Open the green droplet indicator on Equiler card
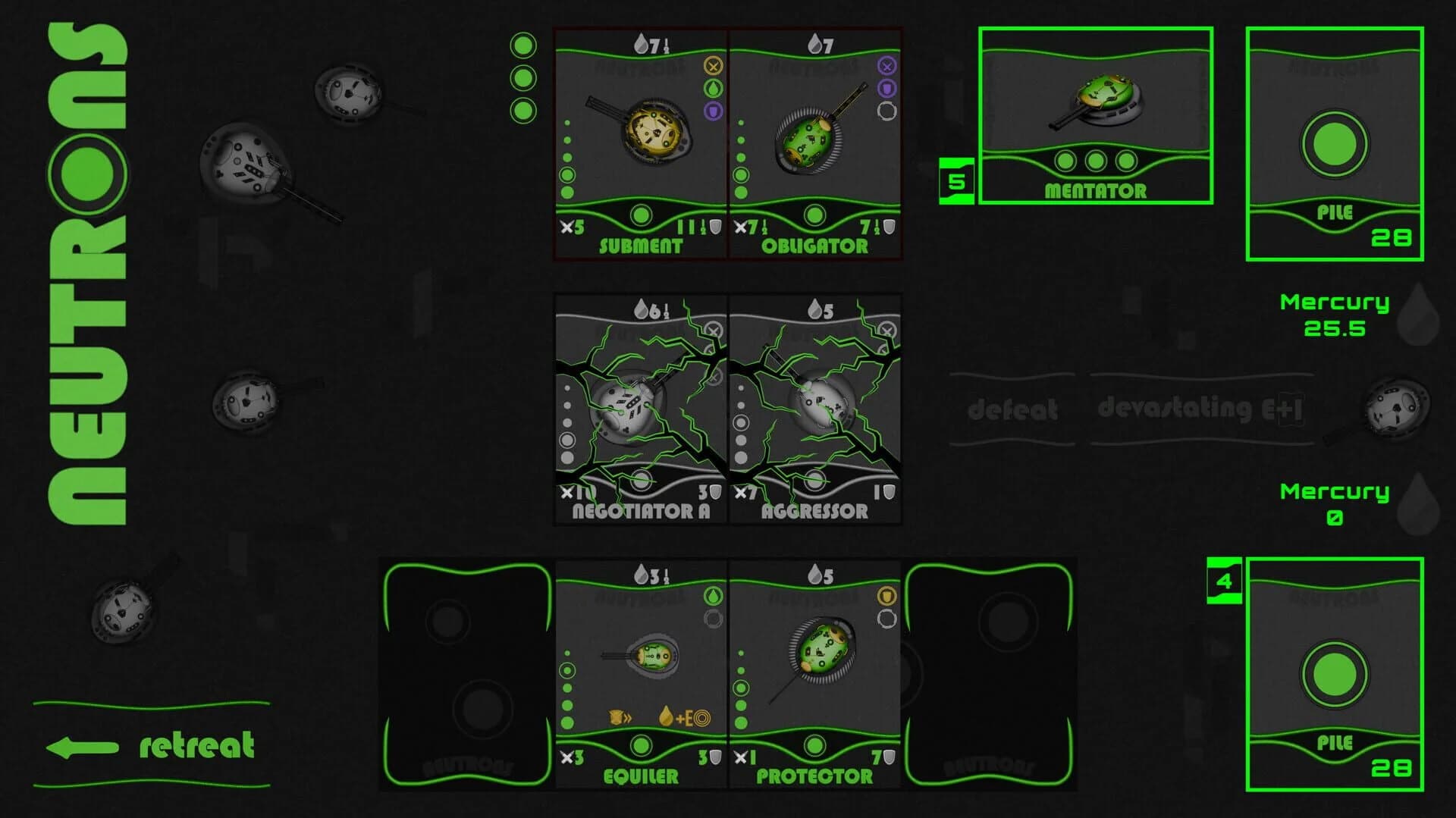 pos(713,596)
